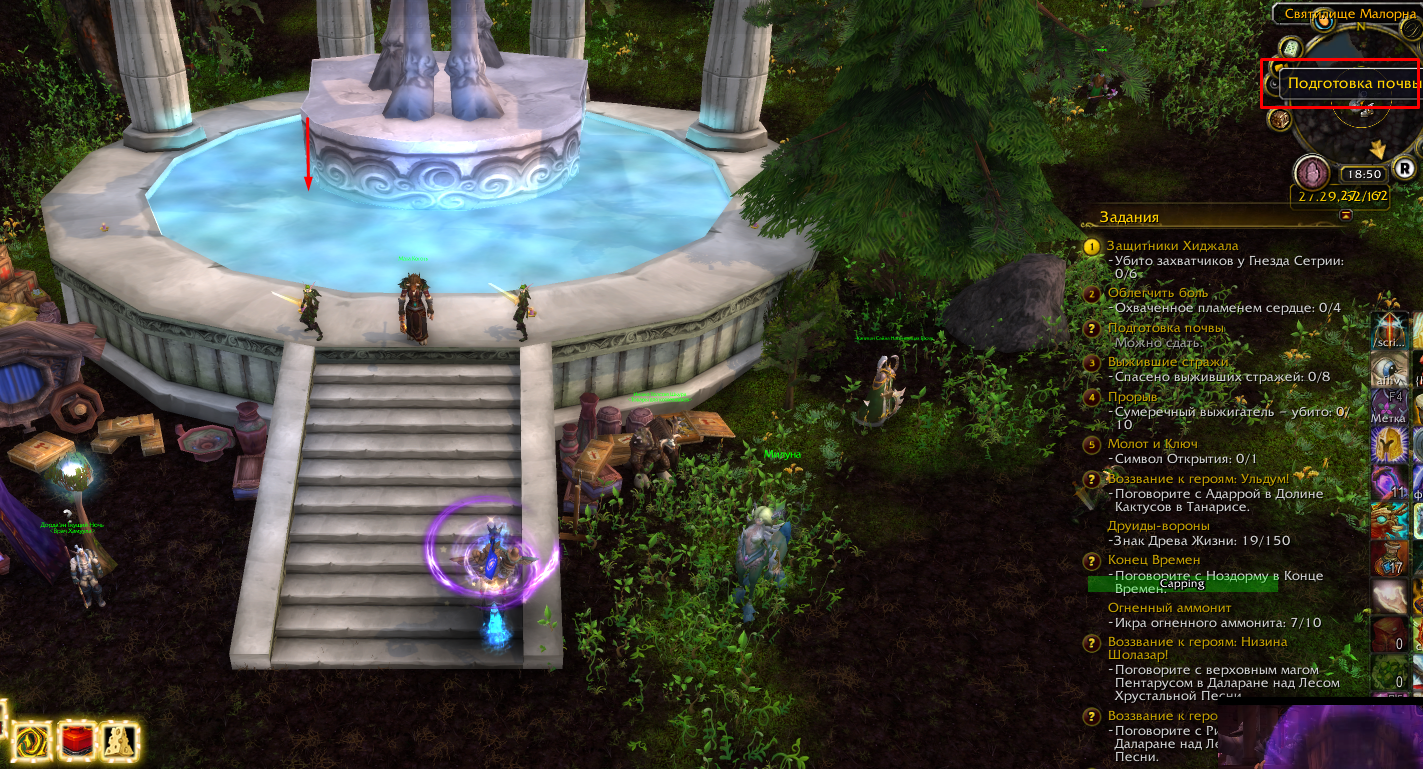Select quest «Выжившие стражи» in the tracker
1423x769 pixels.
pyautogui.click(x=1168, y=362)
